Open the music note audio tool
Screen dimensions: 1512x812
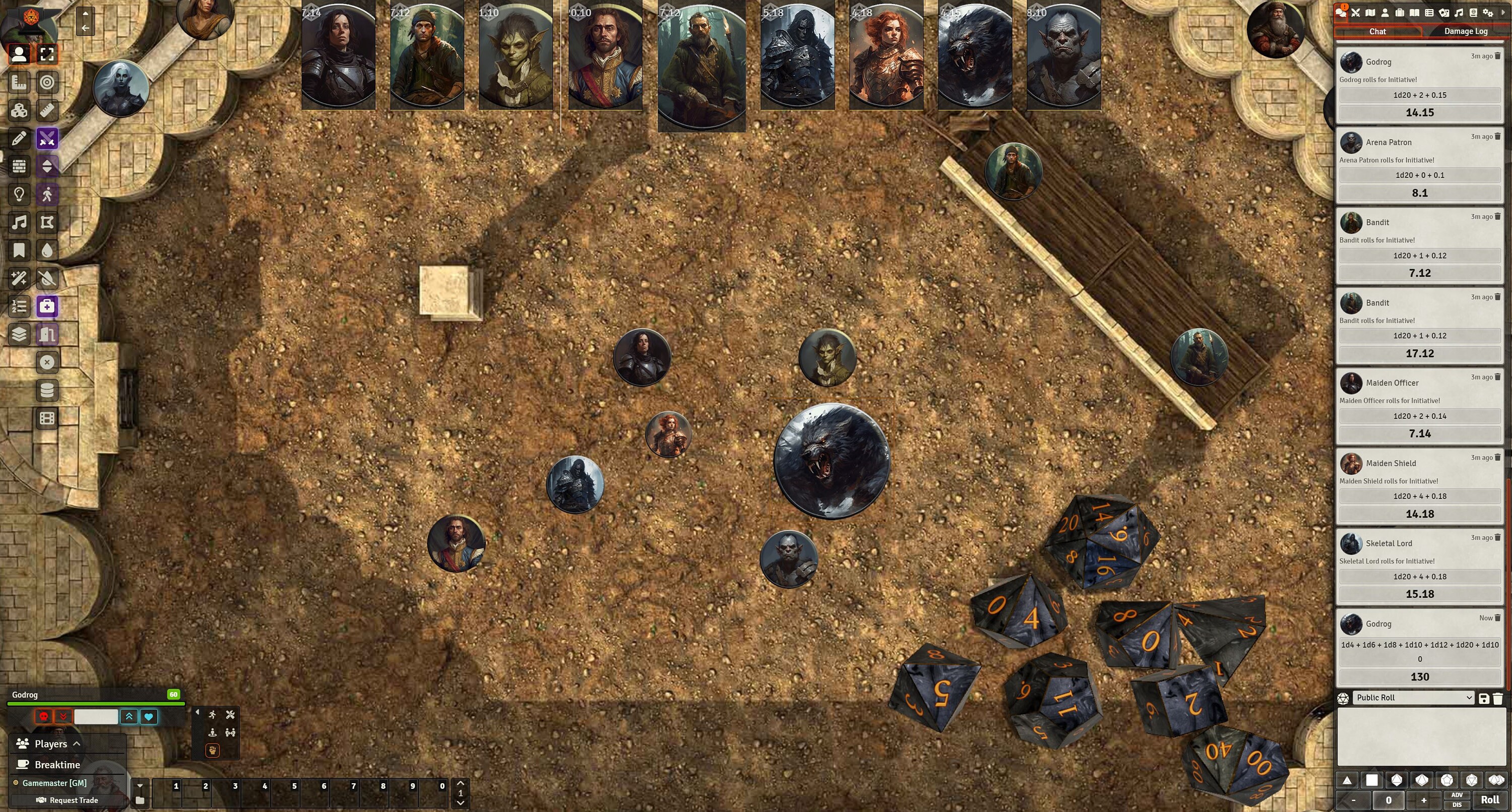click(x=19, y=222)
